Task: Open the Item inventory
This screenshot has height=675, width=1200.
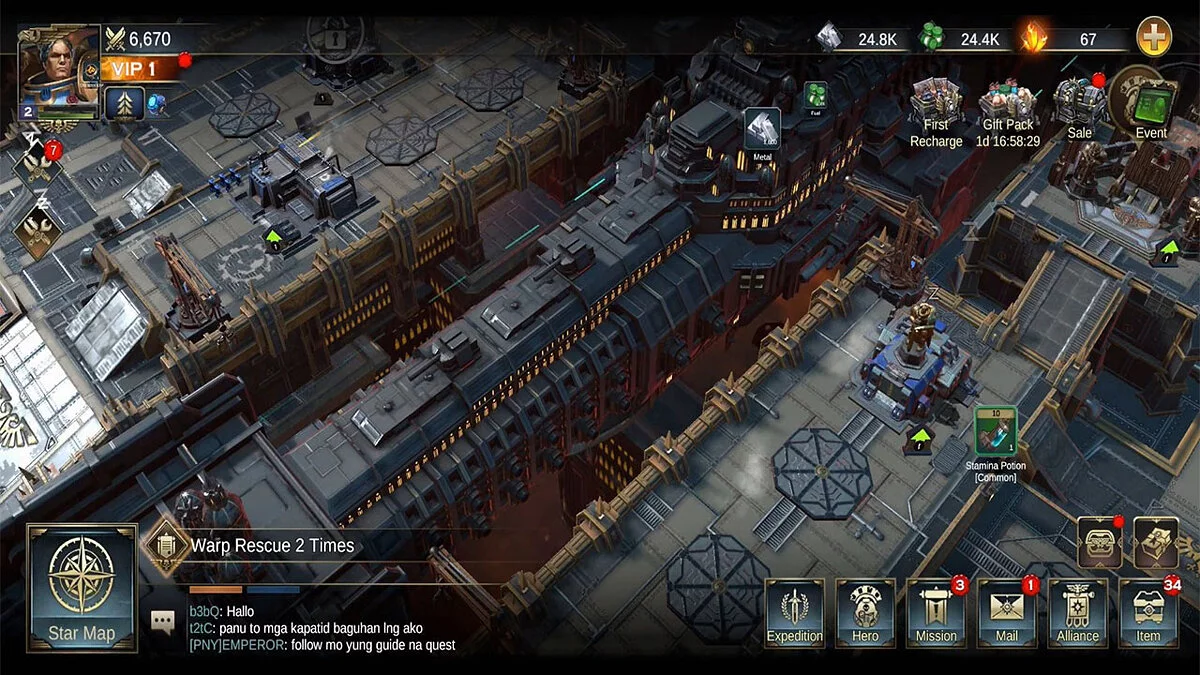Action: [1148, 612]
